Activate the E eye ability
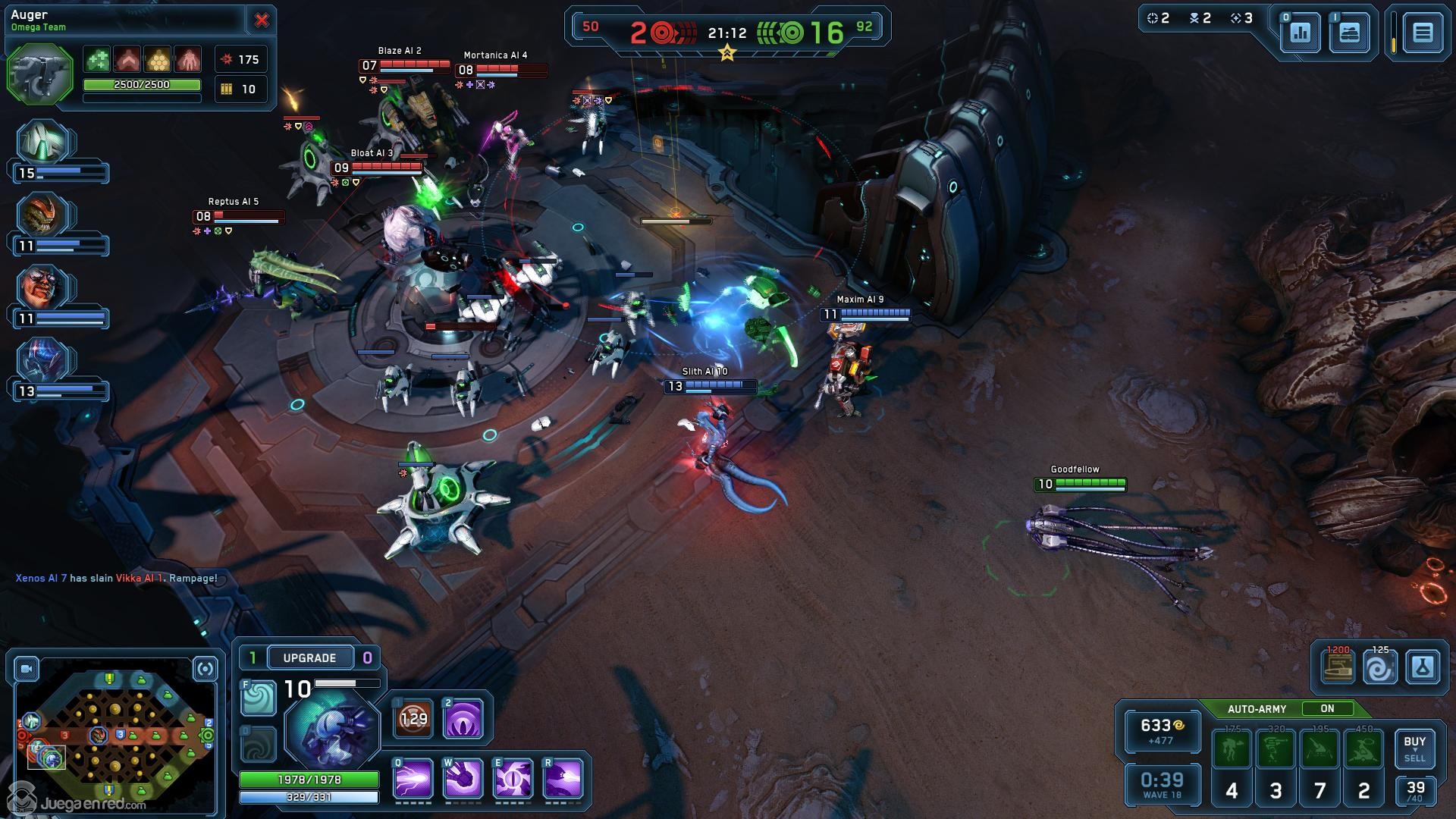The image size is (1456, 819). tap(513, 779)
